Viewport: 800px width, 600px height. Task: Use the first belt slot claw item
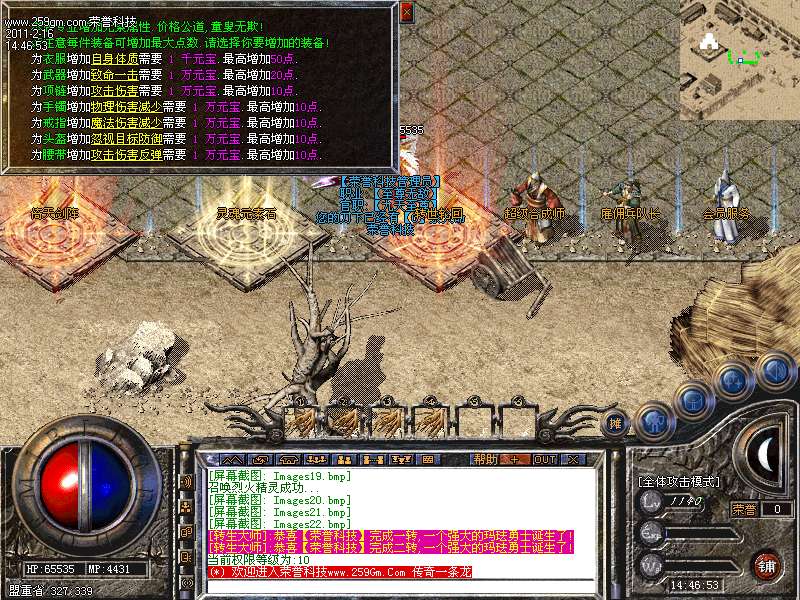(307, 418)
